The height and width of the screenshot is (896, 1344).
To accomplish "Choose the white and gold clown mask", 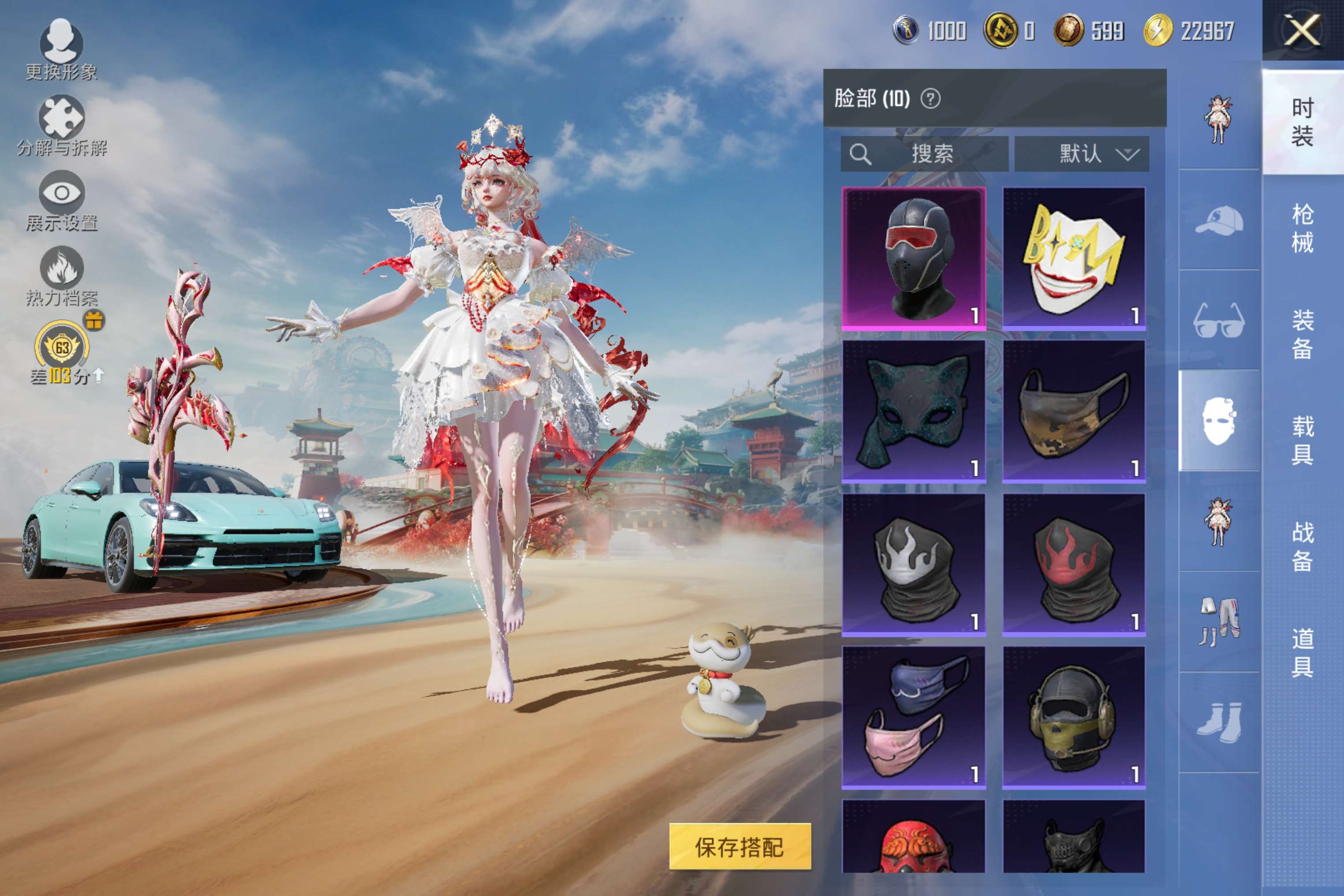I will point(1074,258).
